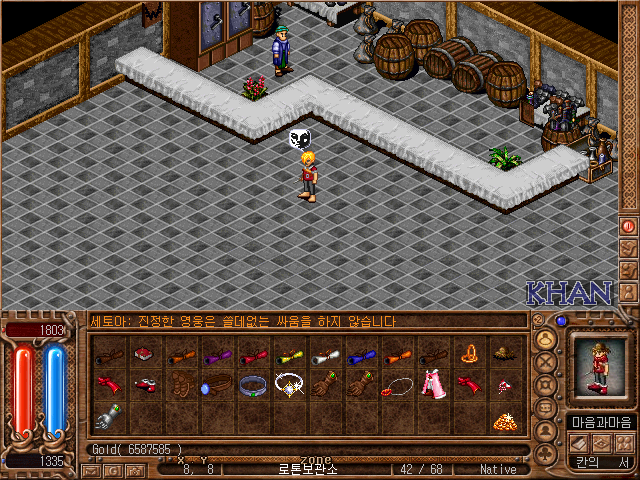Select the yellow scroll in inventory
Viewport: 640px width, 480px height.
coord(288,355)
